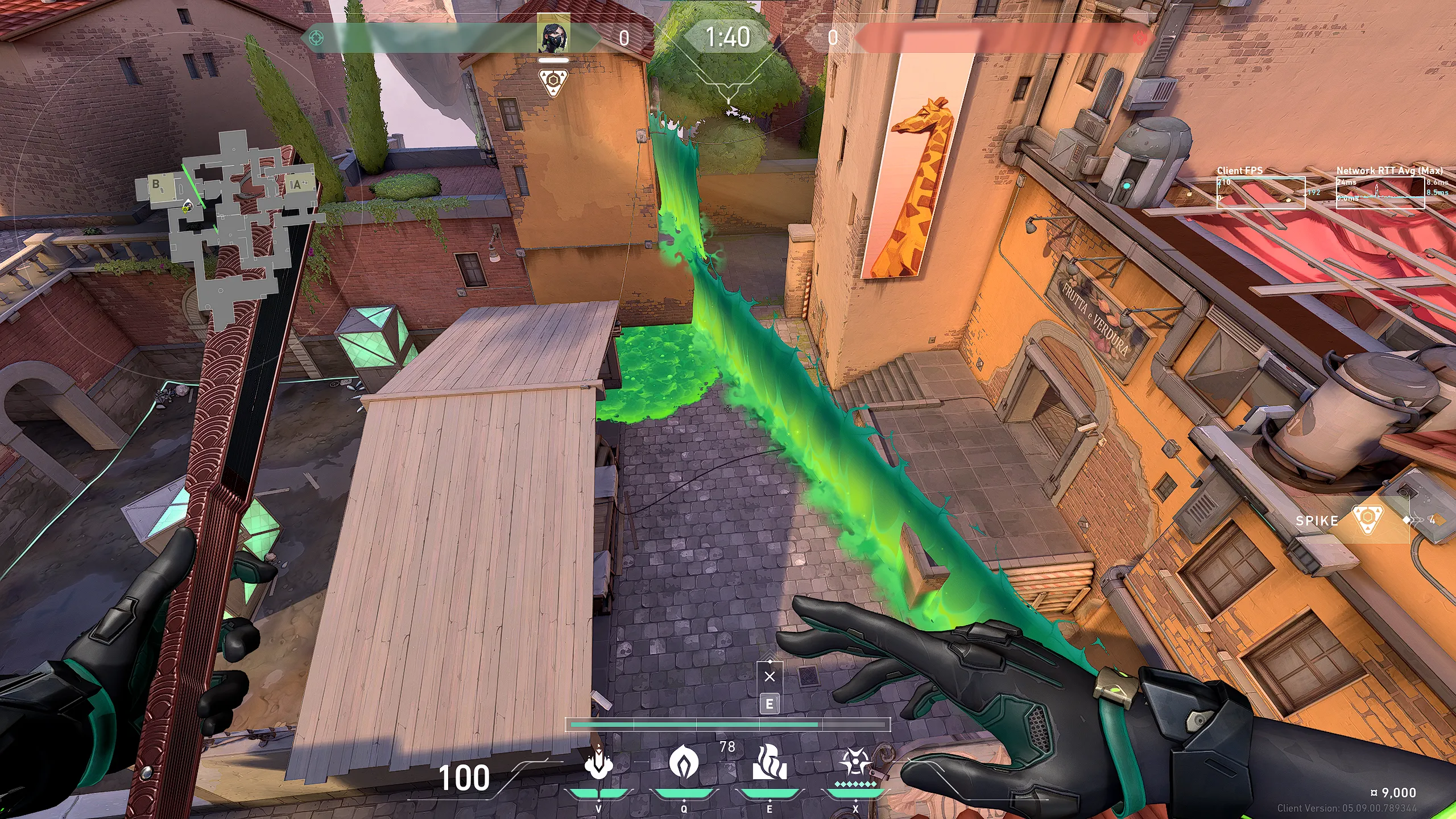Select Viper's Snake Bite ability icon
This screenshot has width=1456, height=819.
point(598,763)
